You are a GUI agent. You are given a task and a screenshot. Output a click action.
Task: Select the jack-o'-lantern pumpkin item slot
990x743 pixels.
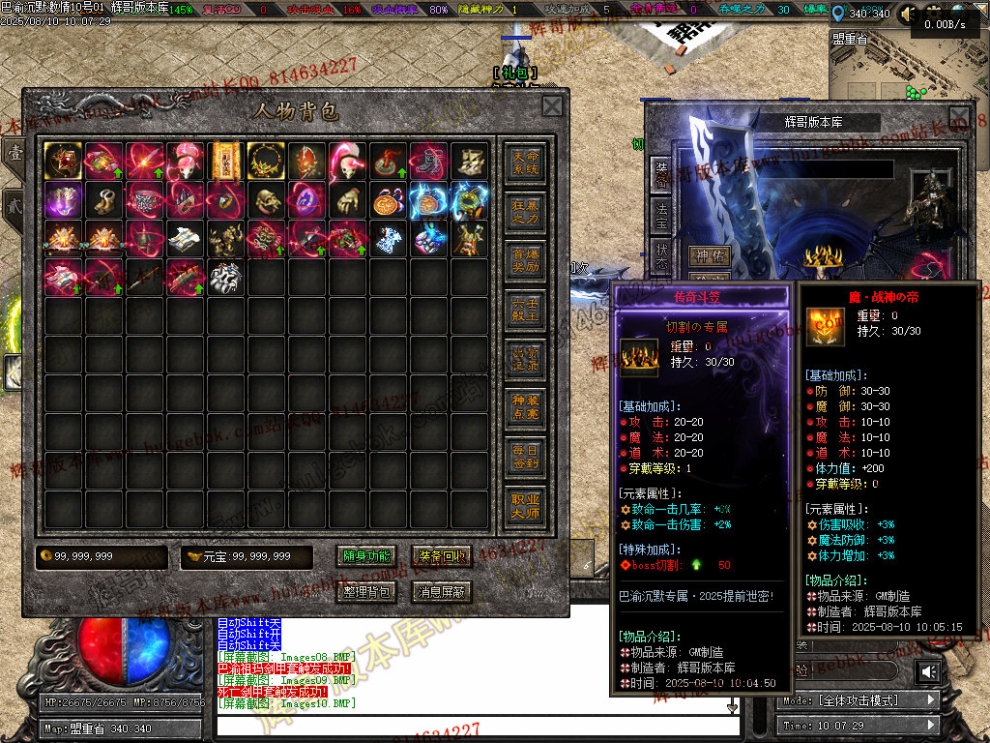pyautogui.click(x=388, y=201)
